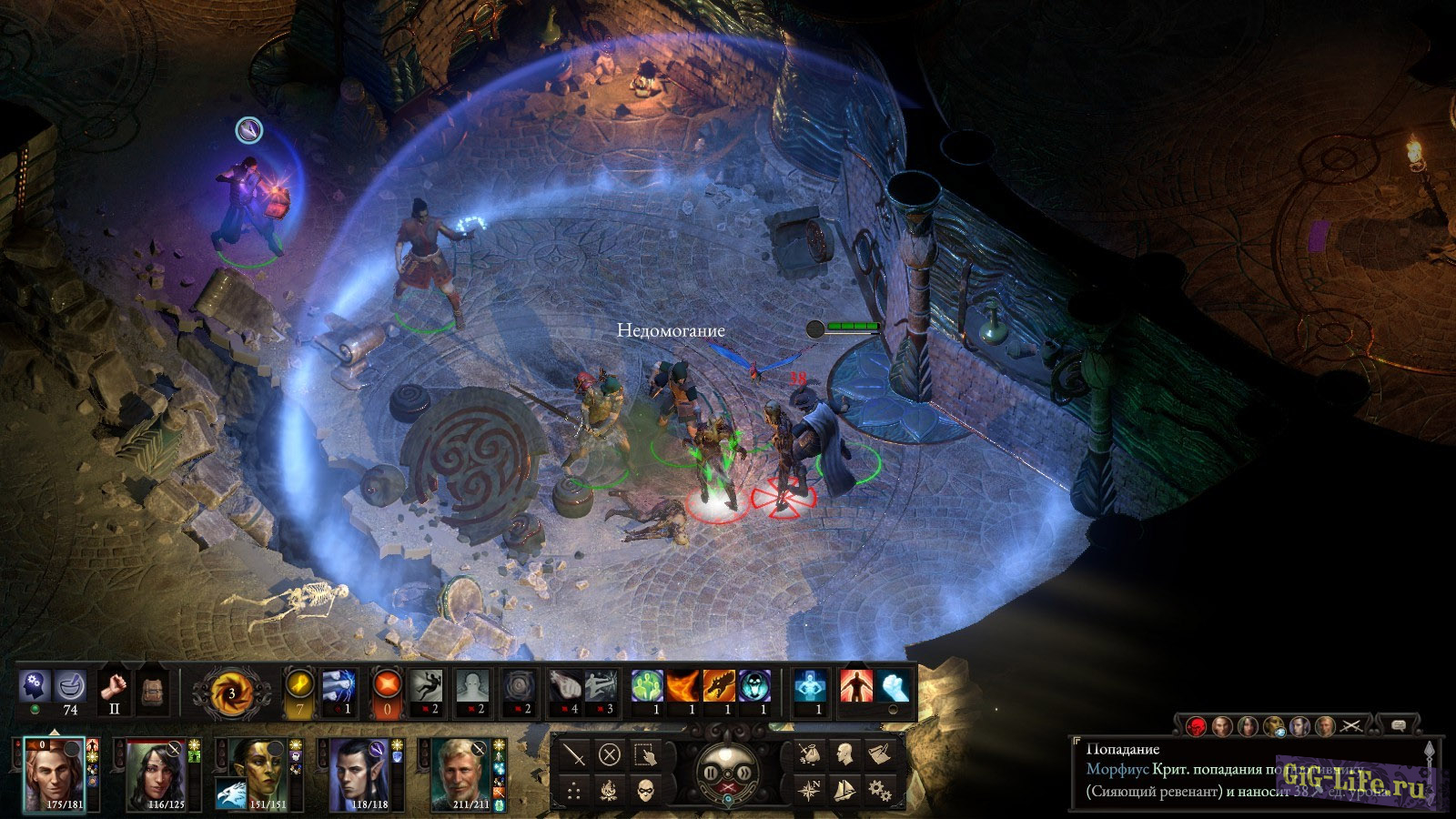The image size is (1456, 819).
Task: Choose the party formation dots button
Action: click(574, 789)
